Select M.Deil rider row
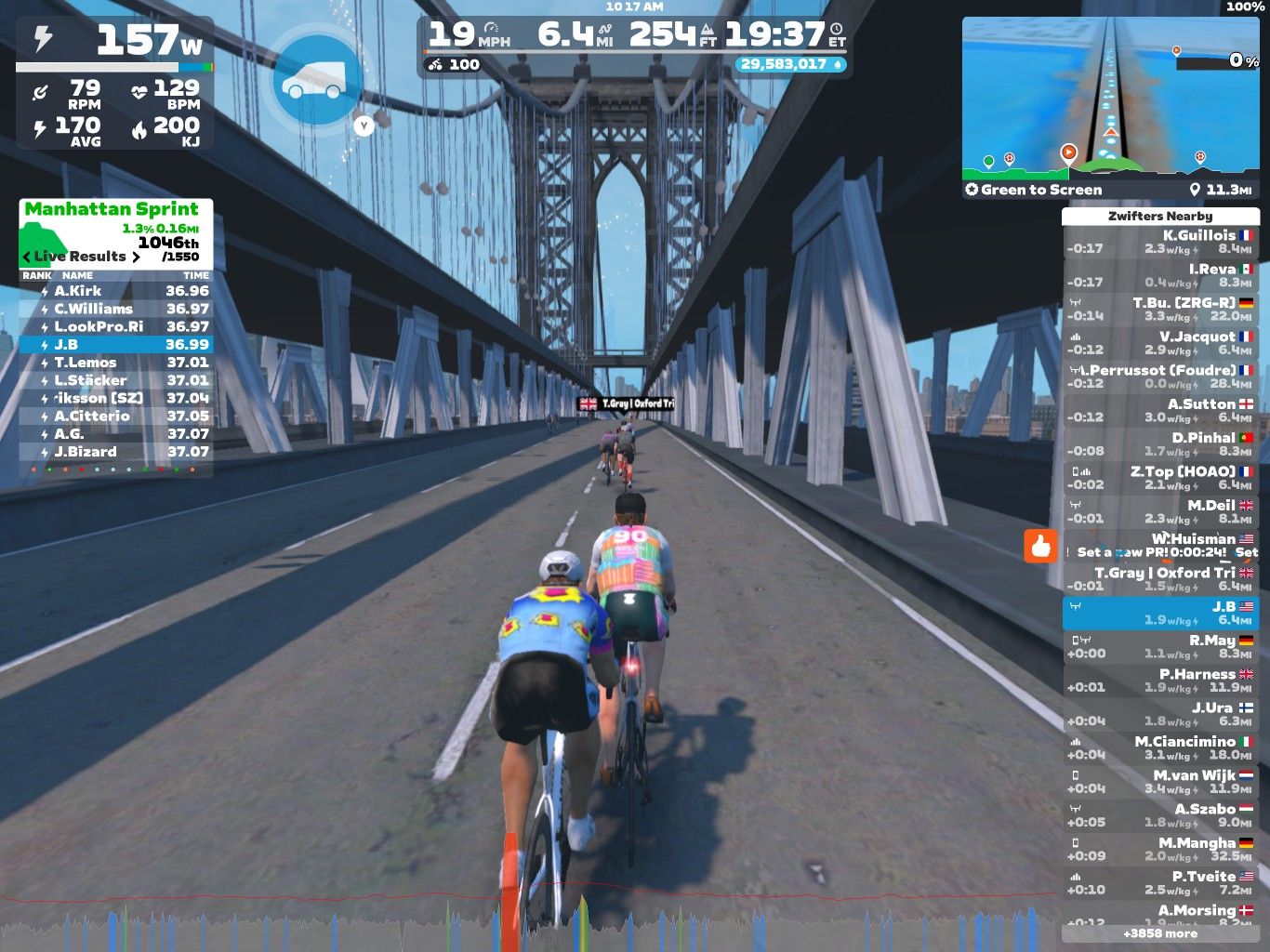Screen dimensions: 1270x952 pos(1160,512)
